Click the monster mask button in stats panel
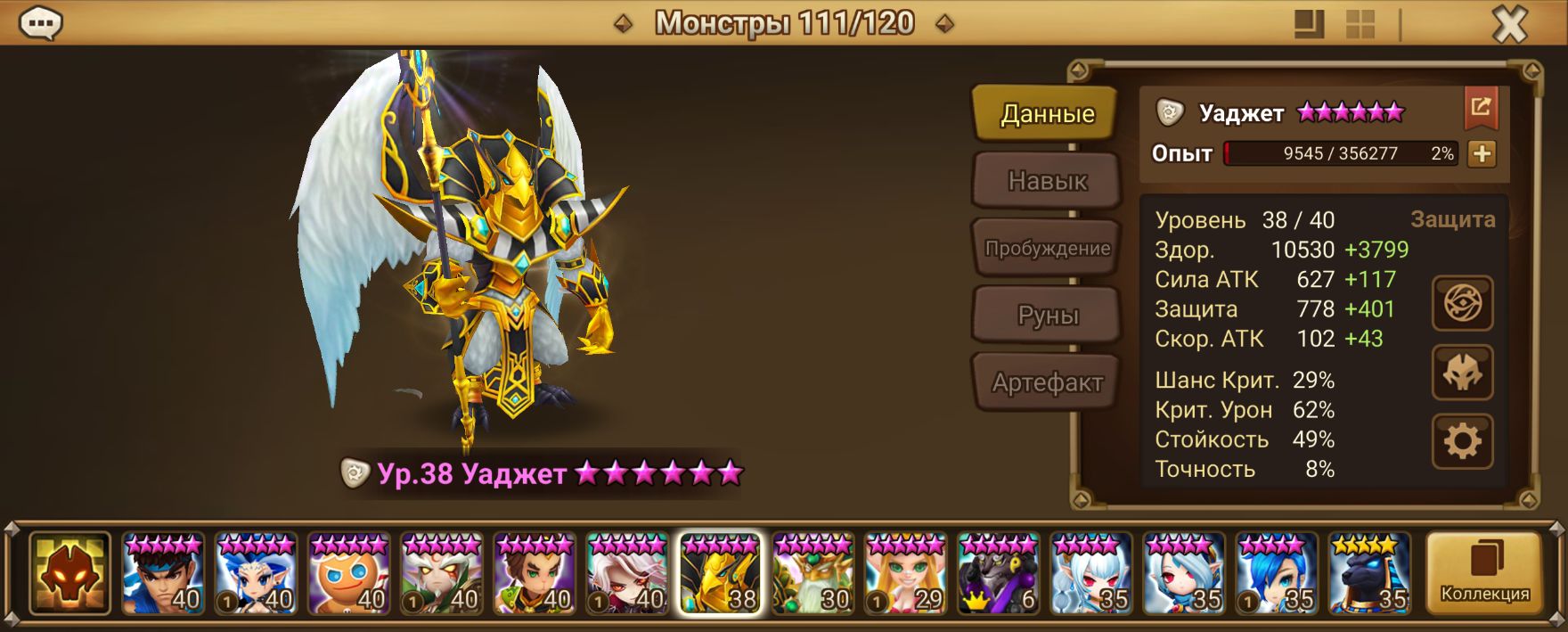This screenshot has width=1568, height=632. point(1462,373)
